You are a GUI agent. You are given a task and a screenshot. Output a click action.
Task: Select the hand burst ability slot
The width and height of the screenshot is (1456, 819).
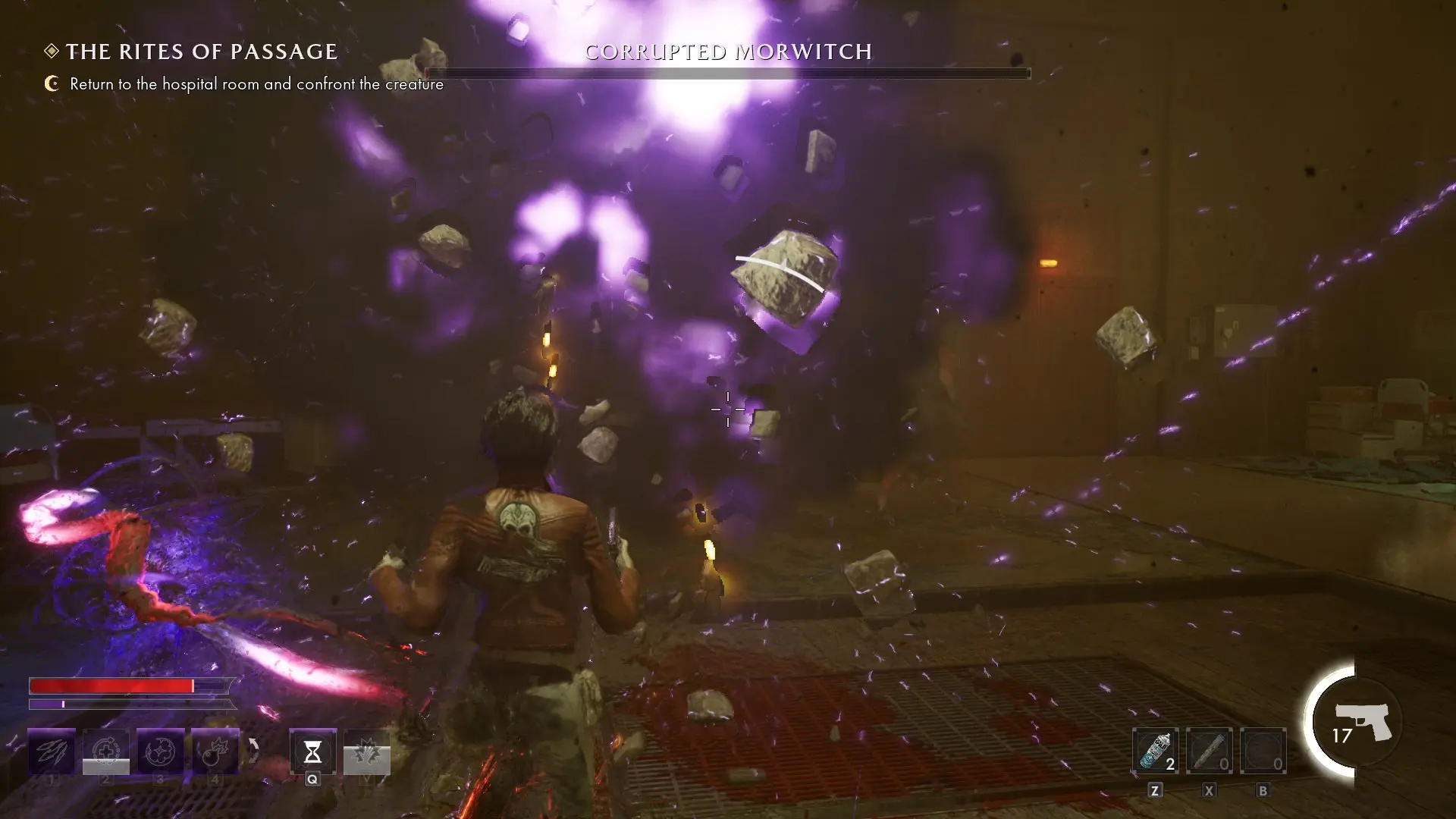coord(367,752)
